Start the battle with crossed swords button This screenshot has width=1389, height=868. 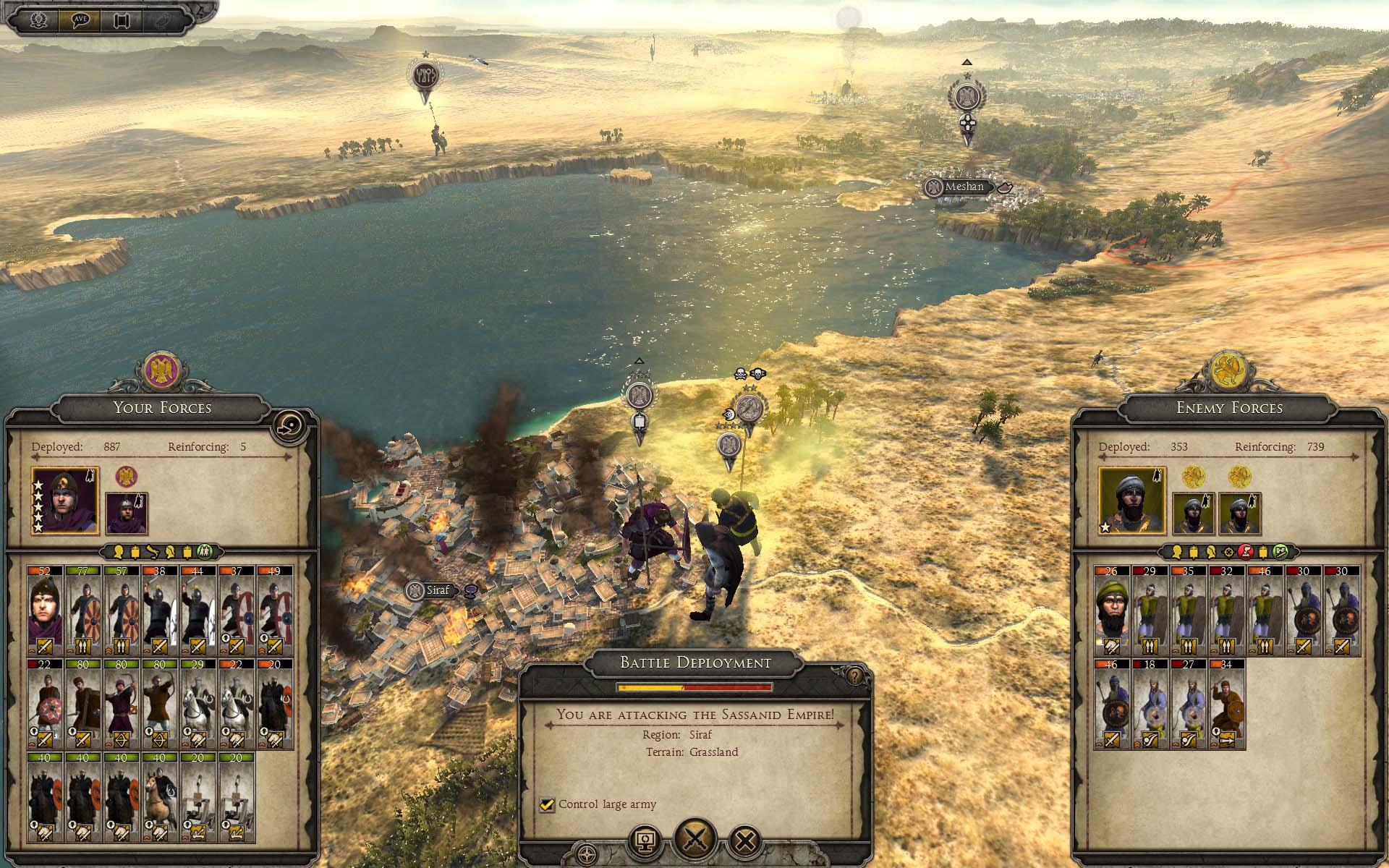pos(695,839)
